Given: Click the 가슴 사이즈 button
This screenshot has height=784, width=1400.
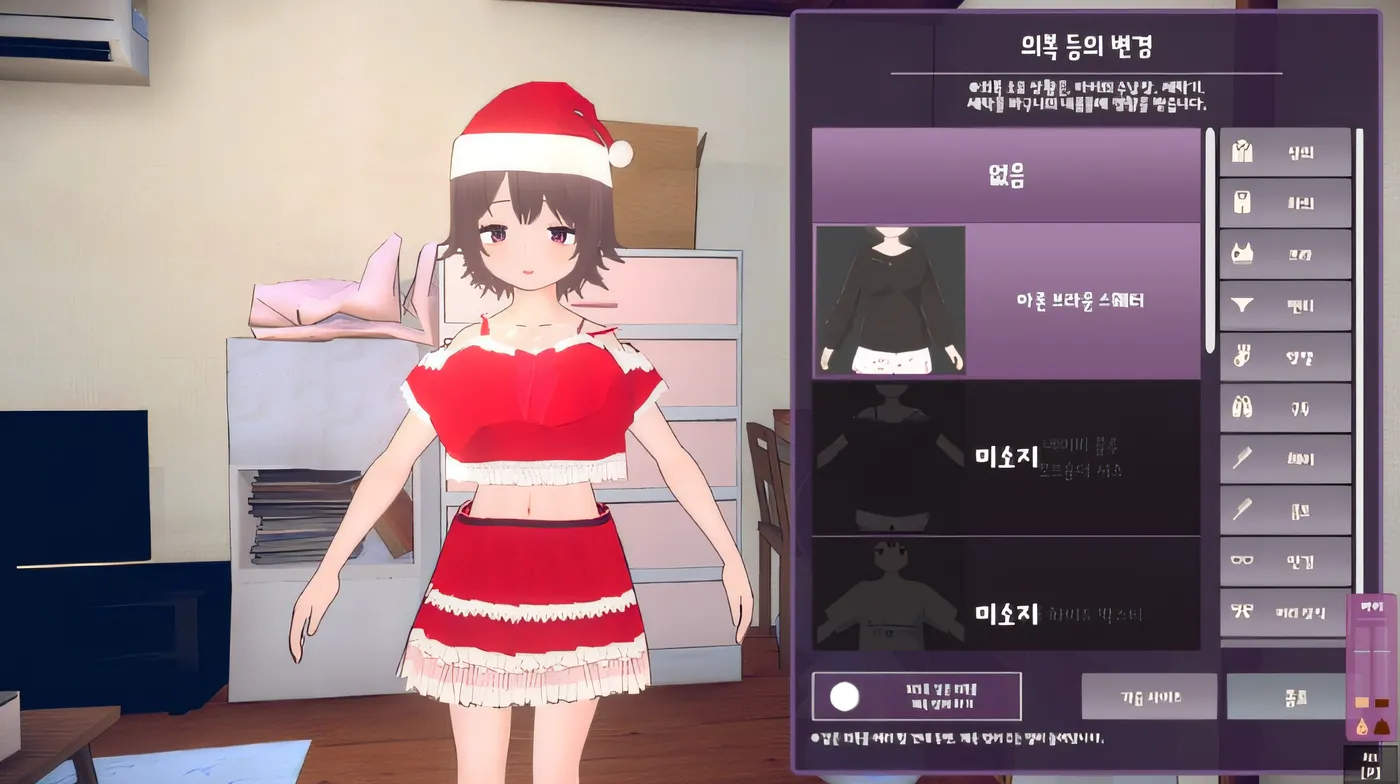Looking at the screenshot, I should pyautogui.click(x=1148, y=696).
